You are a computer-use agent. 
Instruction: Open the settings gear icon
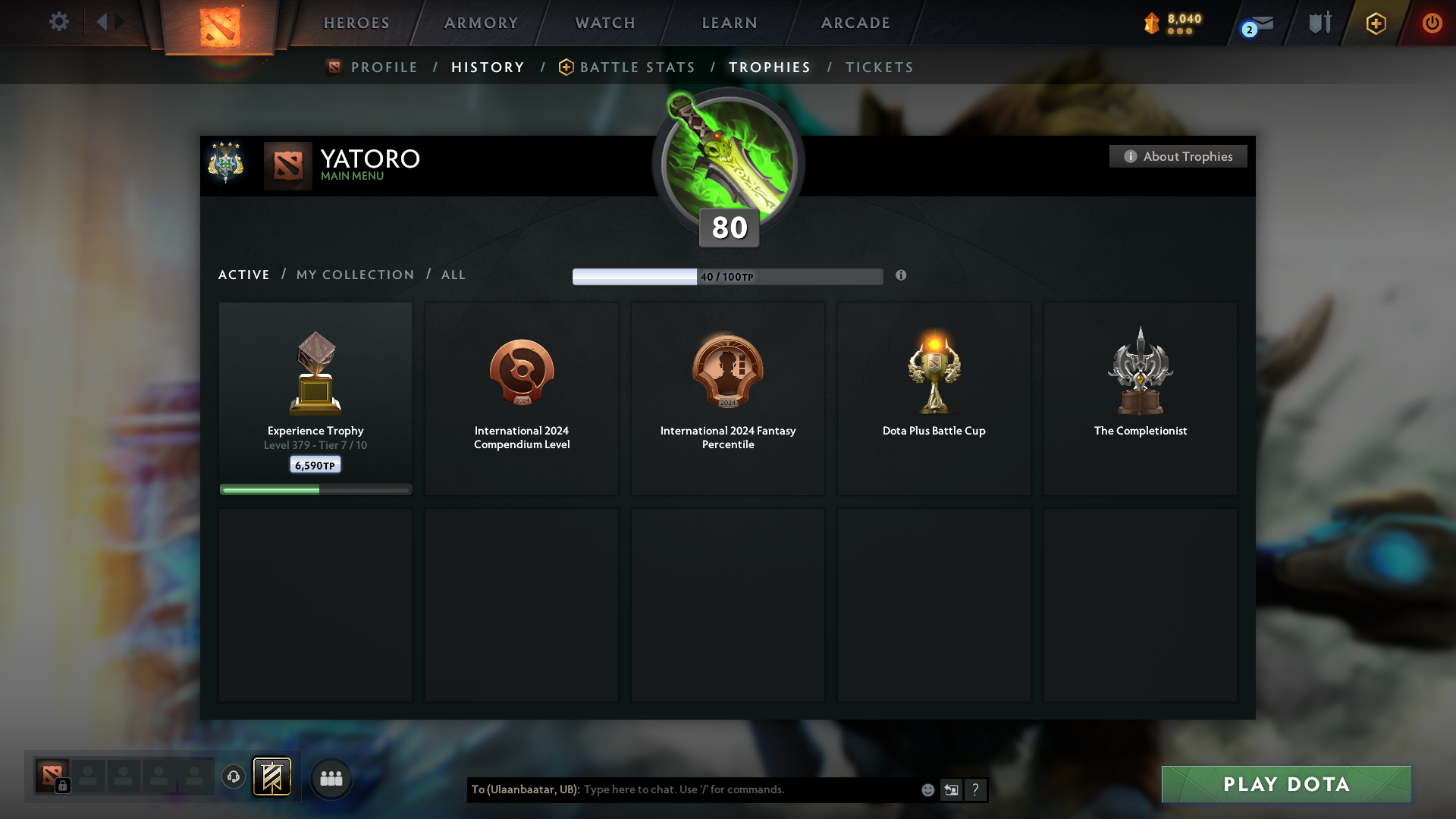point(59,22)
